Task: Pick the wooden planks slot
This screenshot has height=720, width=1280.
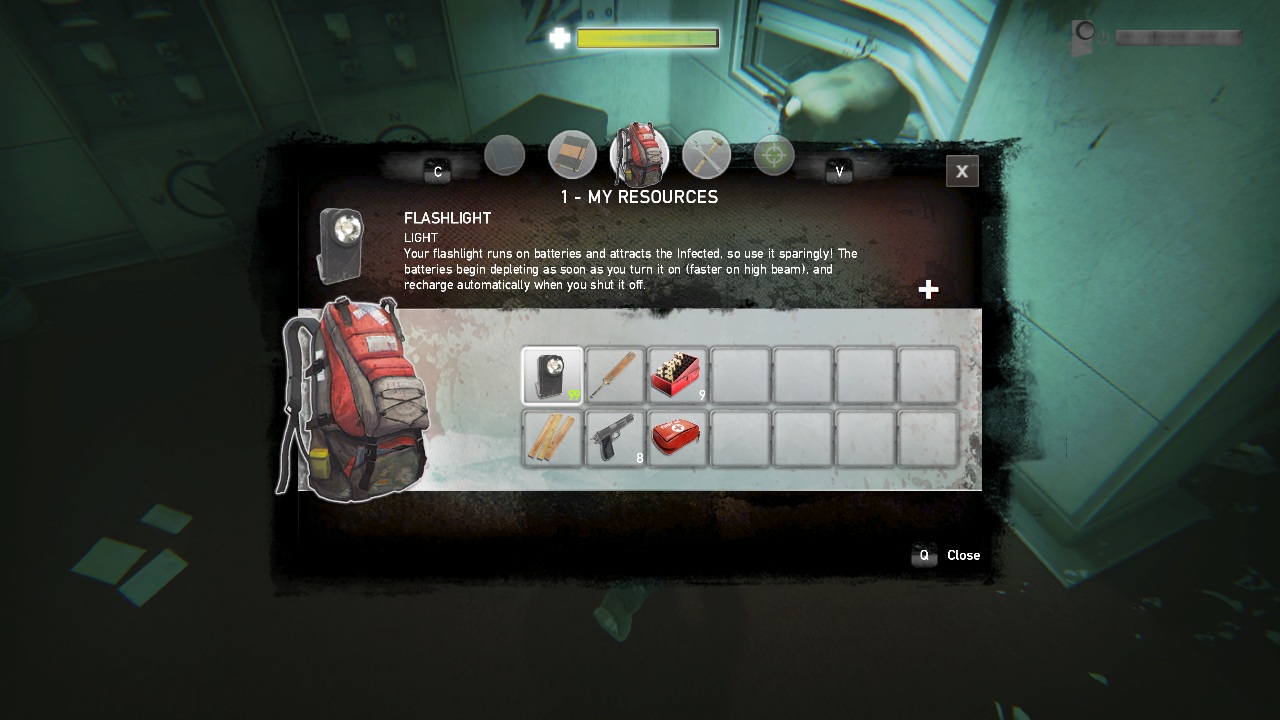Action: (552, 439)
